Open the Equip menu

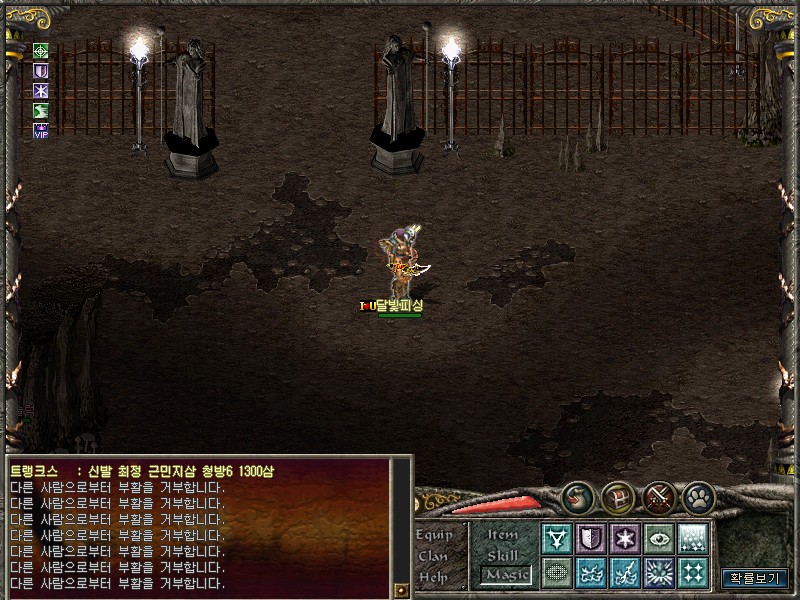pyautogui.click(x=434, y=535)
